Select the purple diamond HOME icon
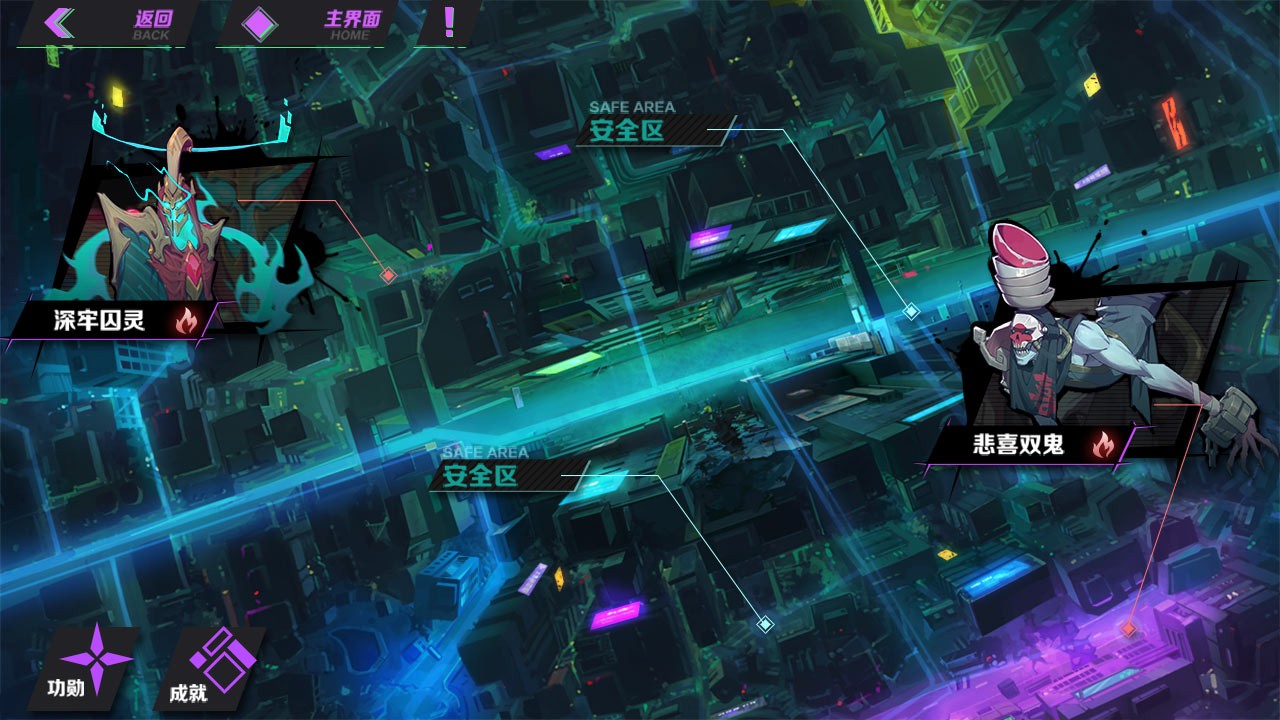This screenshot has height=720, width=1280. pyautogui.click(x=260, y=24)
